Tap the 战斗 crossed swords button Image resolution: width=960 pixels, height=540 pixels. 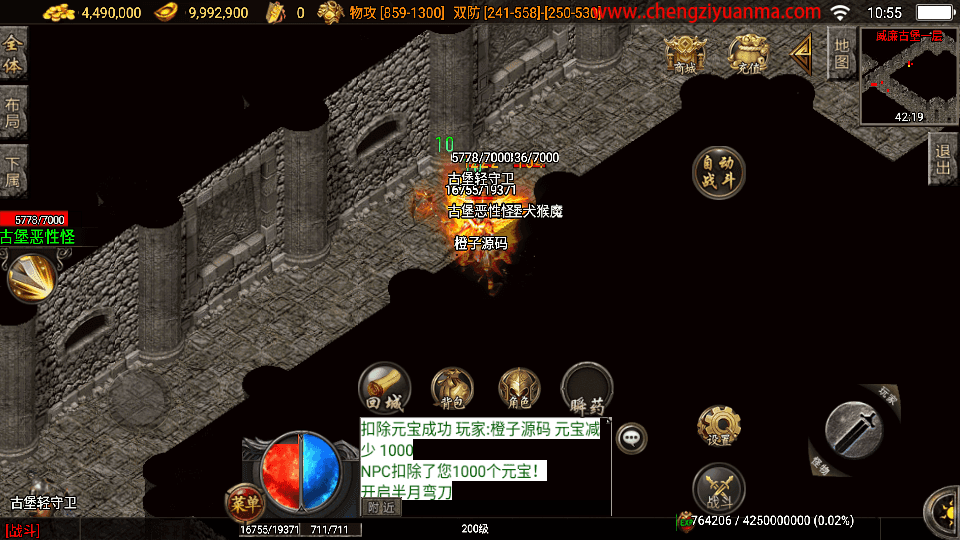tap(718, 490)
